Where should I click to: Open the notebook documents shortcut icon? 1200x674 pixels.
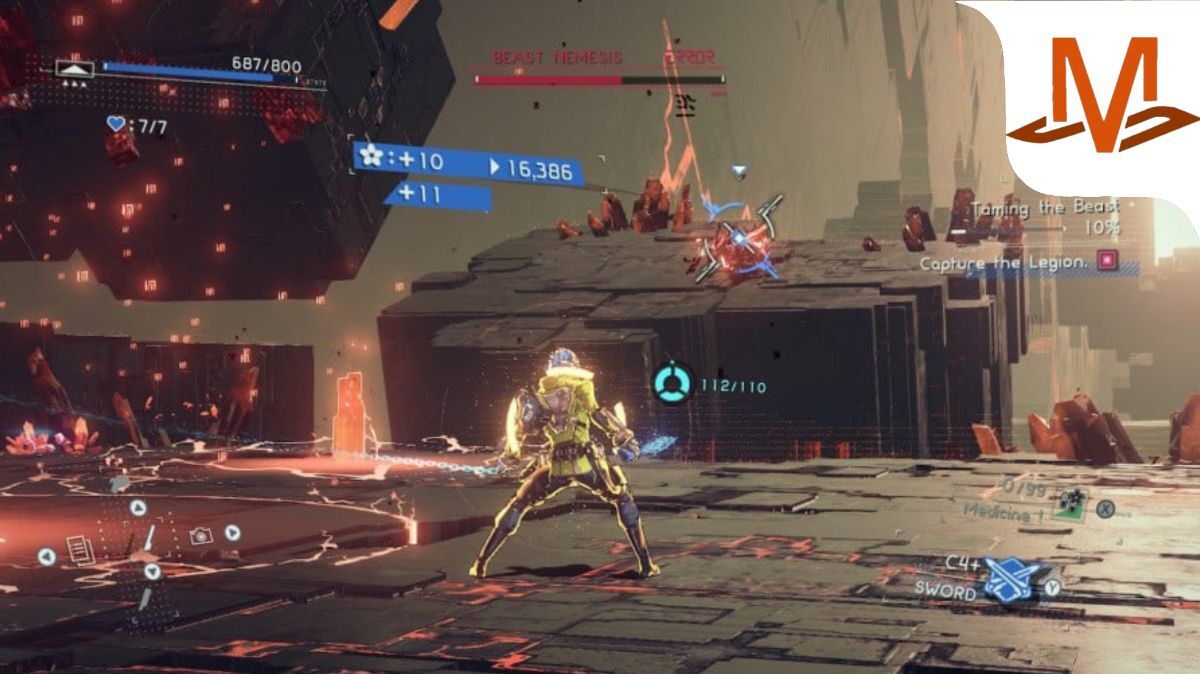click(80, 549)
